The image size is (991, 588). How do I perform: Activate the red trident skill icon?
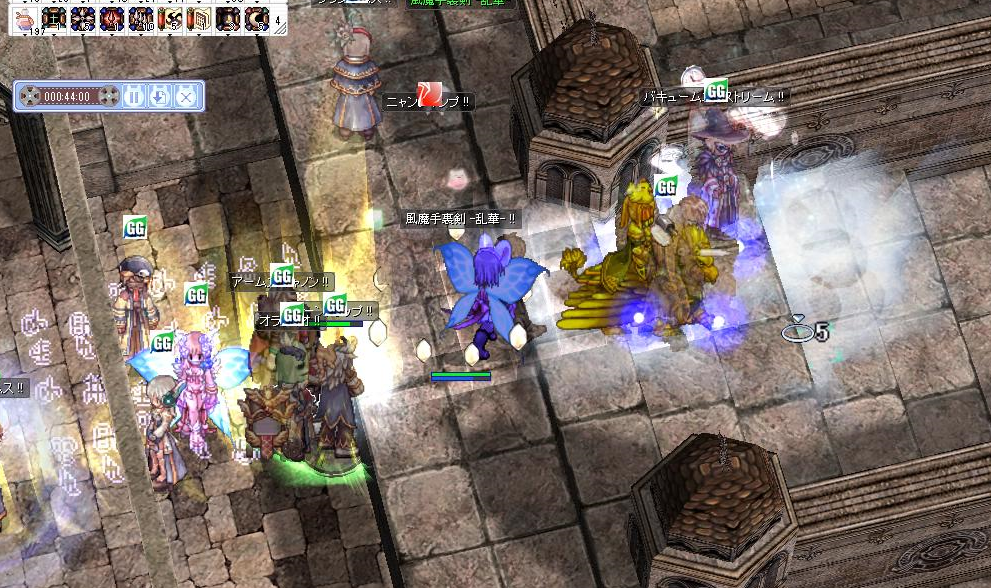point(111,19)
